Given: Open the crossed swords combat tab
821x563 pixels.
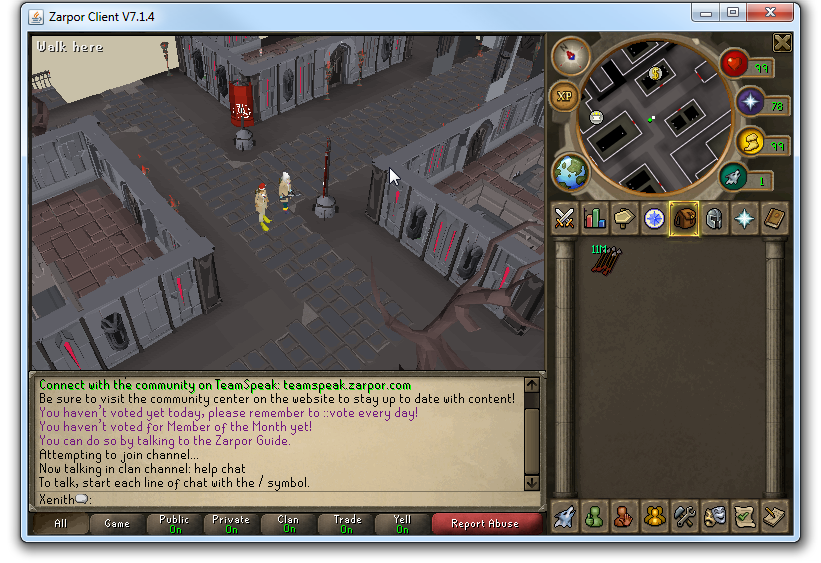Looking at the screenshot, I should pyautogui.click(x=564, y=218).
